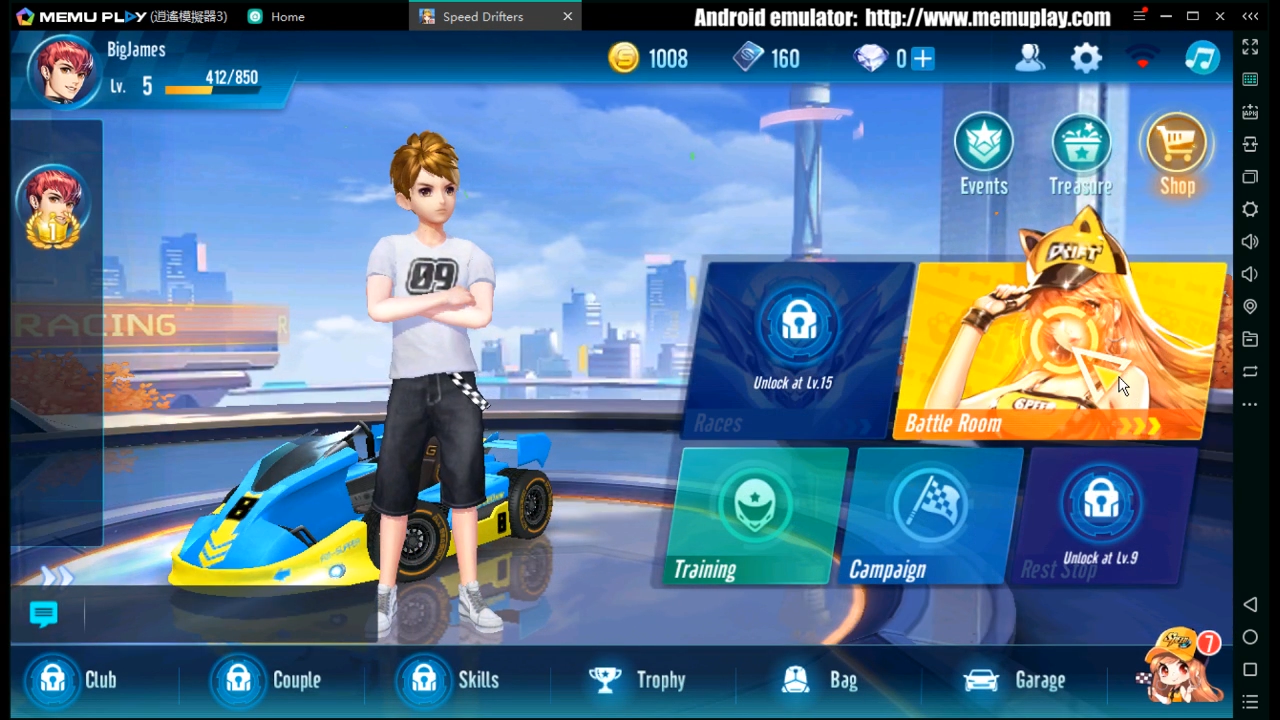This screenshot has width=1280, height=720.
Task: Open the music player icon
Action: pyautogui.click(x=1202, y=58)
